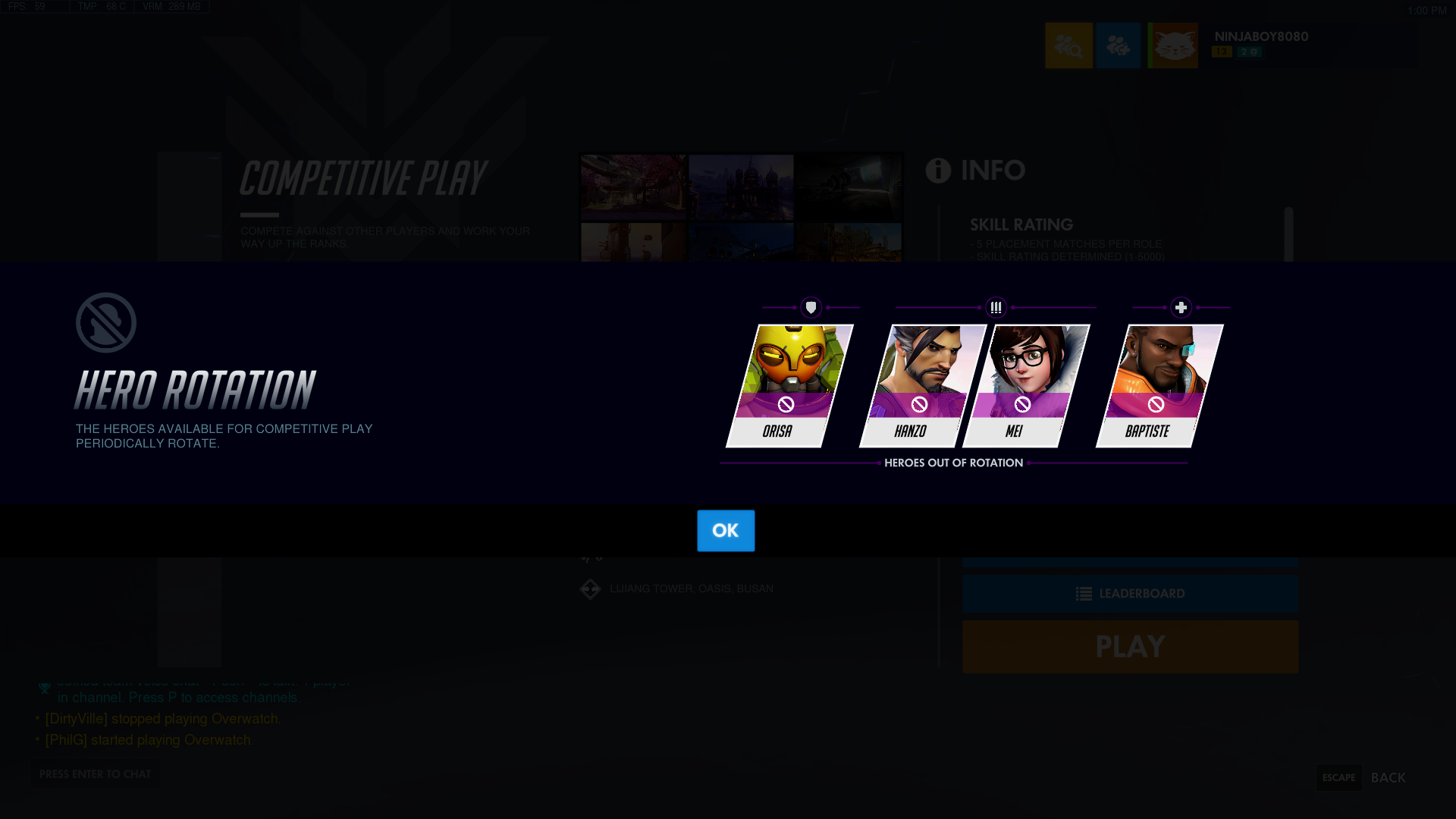1456x819 pixels.
Task: Expand the Hero Rotation prohibited icon
Action: tap(105, 321)
